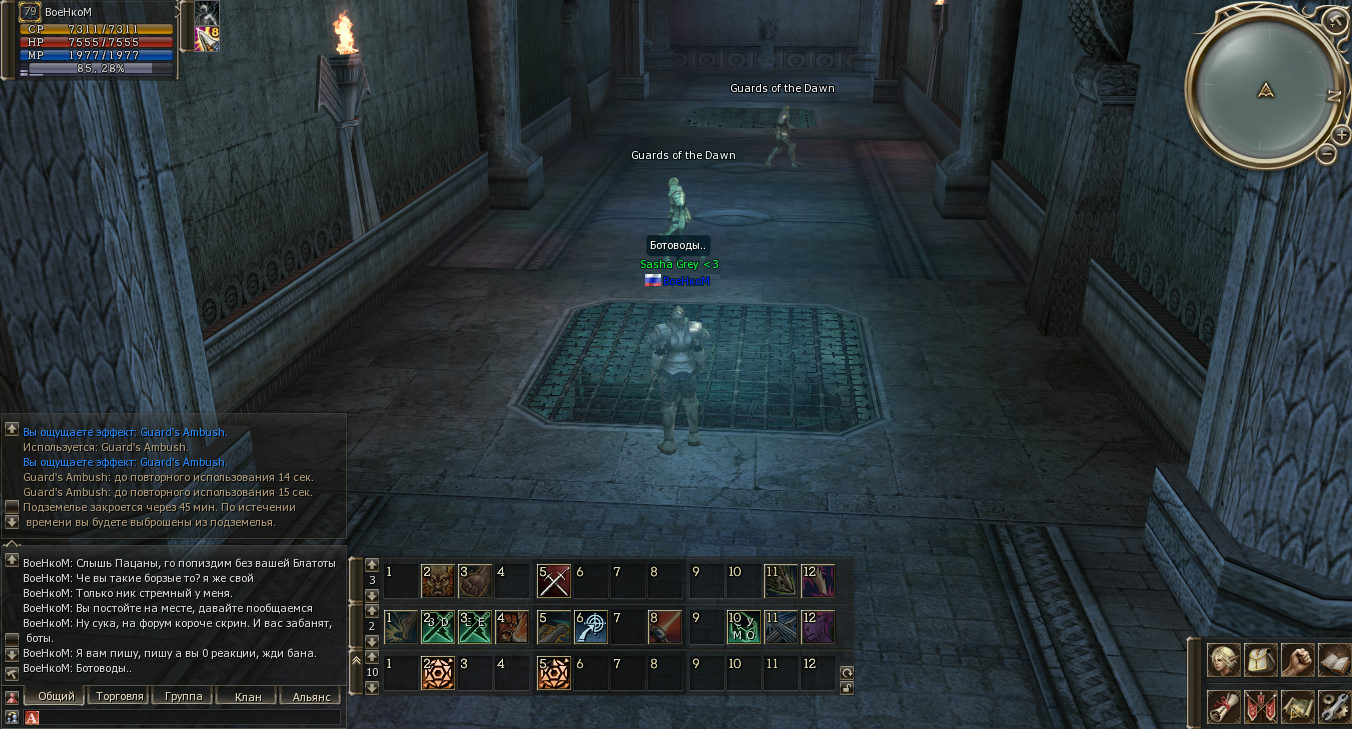This screenshot has width=1356, height=729.
Task: Use the crossed swords attack skill
Action: [x=553, y=580]
